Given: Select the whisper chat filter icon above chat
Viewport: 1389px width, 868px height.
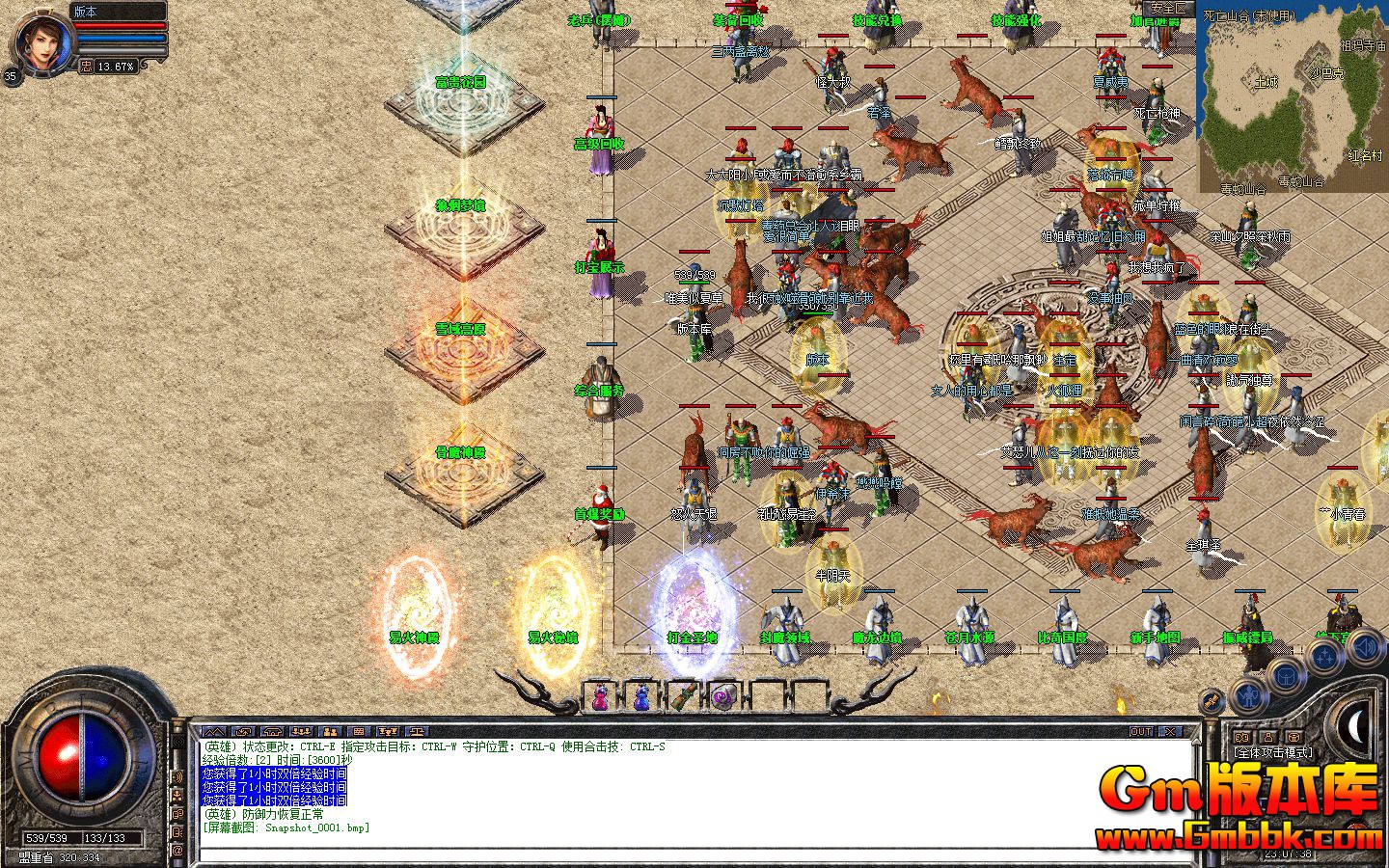Looking at the screenshot, I should pyautogui.click(x=243, y=732).
